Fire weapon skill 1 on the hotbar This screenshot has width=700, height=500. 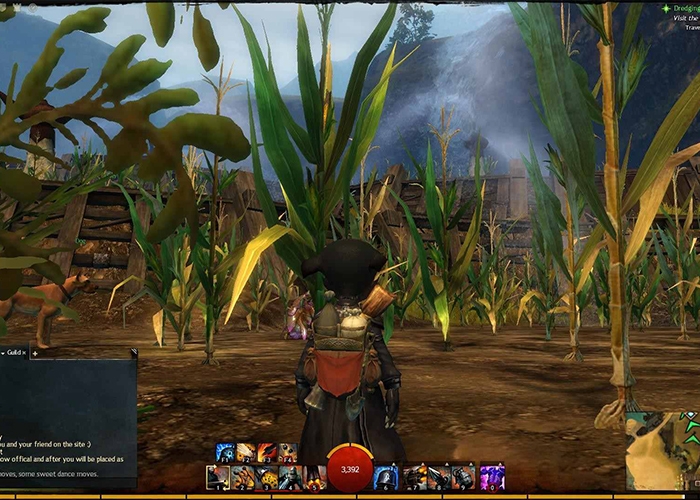click(x=217, y=477)
